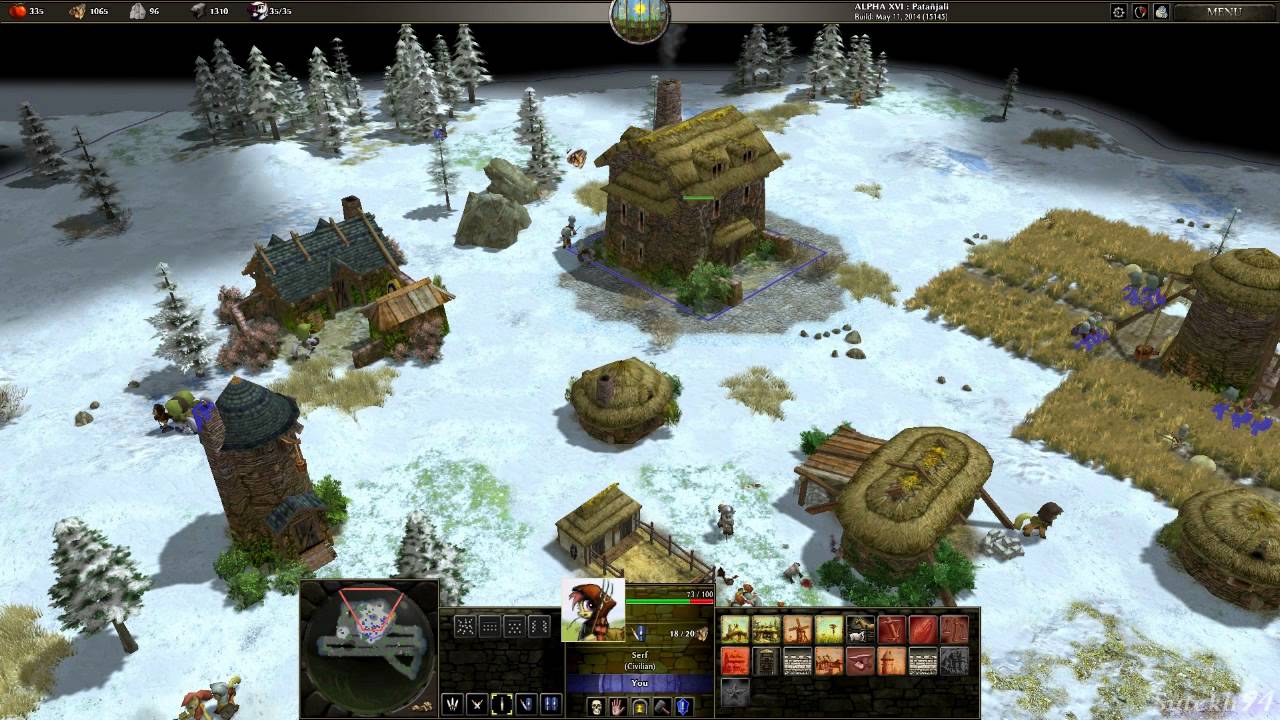Viewport: 1280px width, 720px height.
Task: Click the civilization emblem at top center
Action: pyautogui.click(x=639, y=20)
